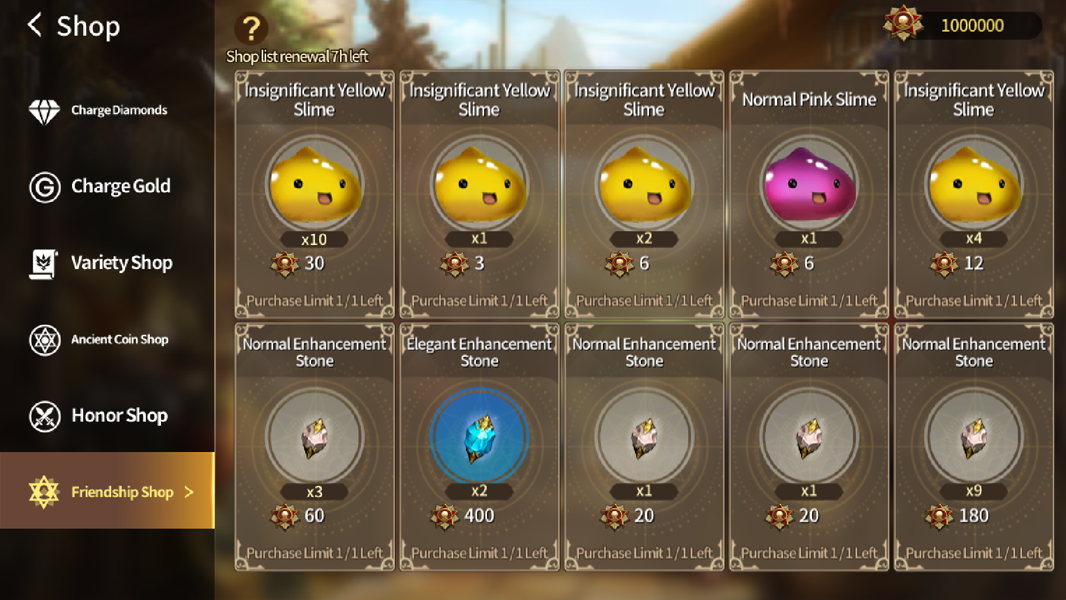Select the Ancient Coin Shop tab
Viewport: 1066px width, 600px height.
pyautogui.click(x=107, y=340)
